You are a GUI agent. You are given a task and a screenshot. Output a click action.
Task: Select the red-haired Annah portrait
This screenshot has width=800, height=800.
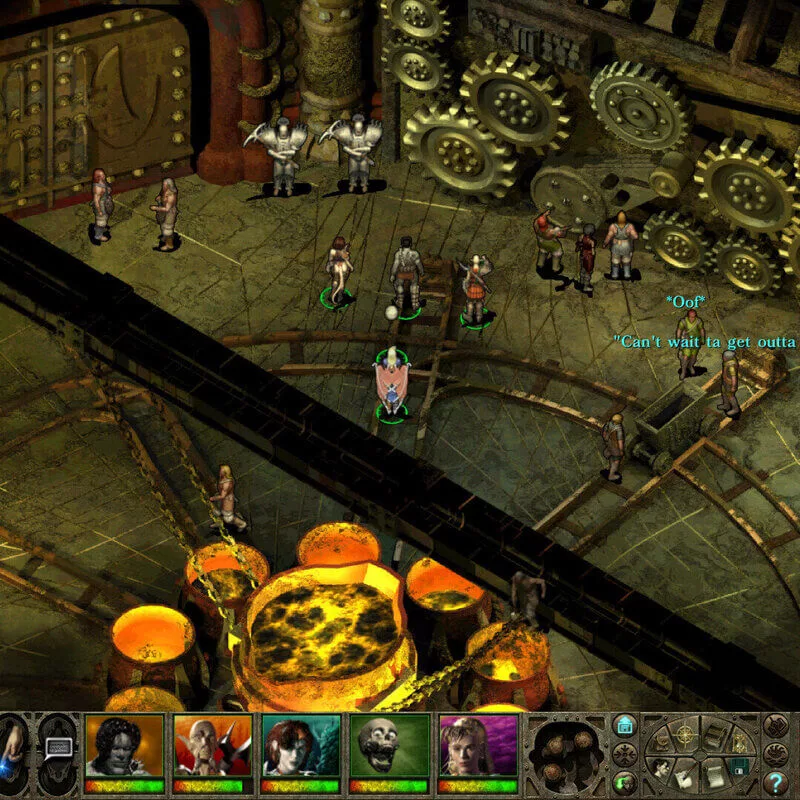[300, 746]
